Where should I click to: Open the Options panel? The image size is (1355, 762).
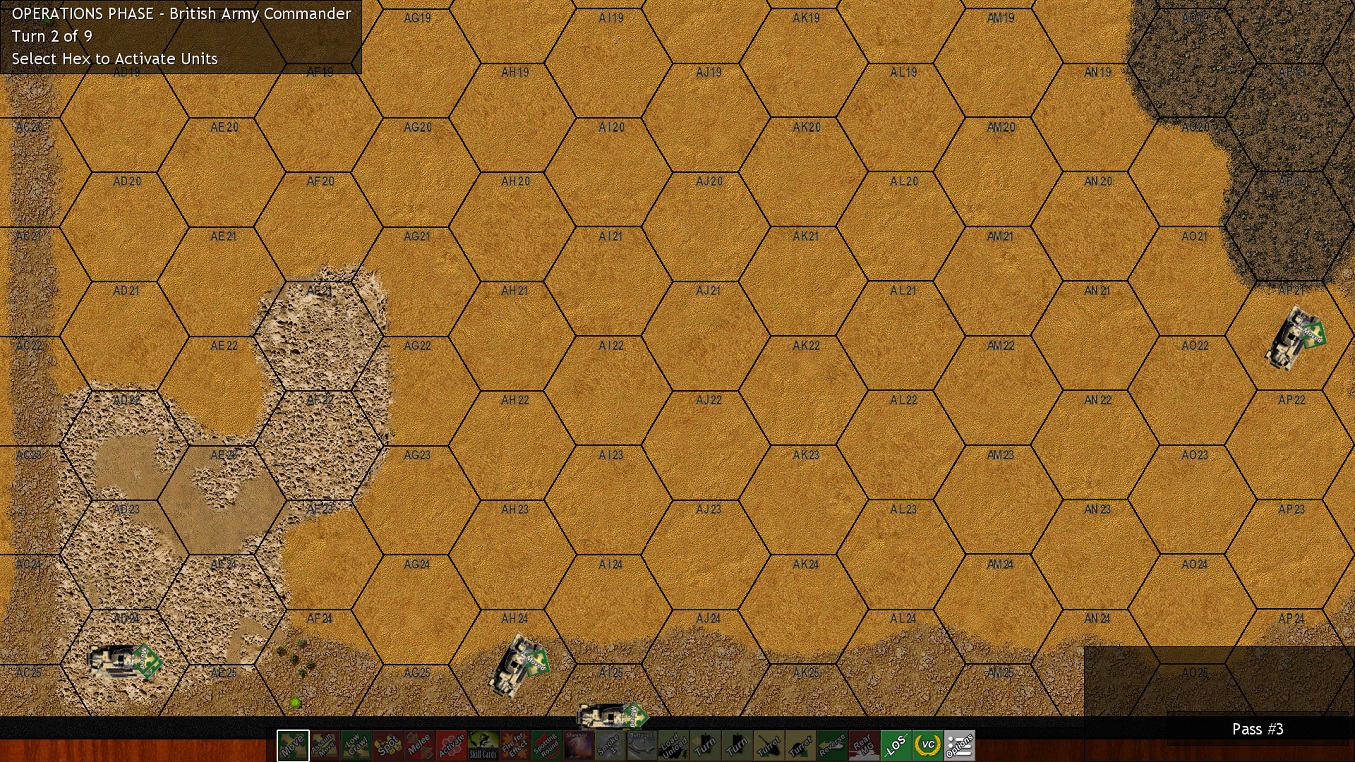pyautogui.click(x=962, y=745)
